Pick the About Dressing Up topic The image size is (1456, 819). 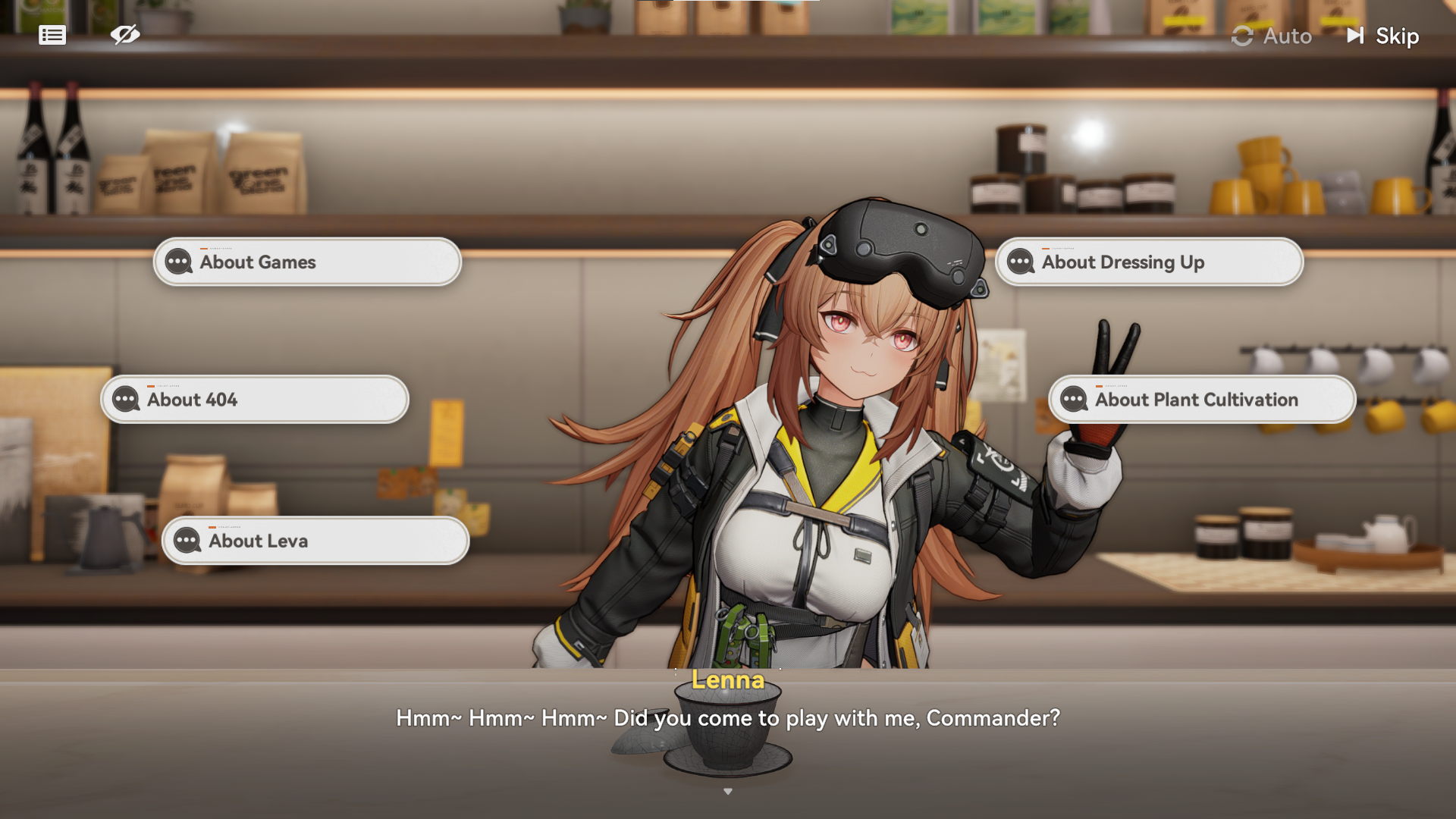tap(1149, 262)
